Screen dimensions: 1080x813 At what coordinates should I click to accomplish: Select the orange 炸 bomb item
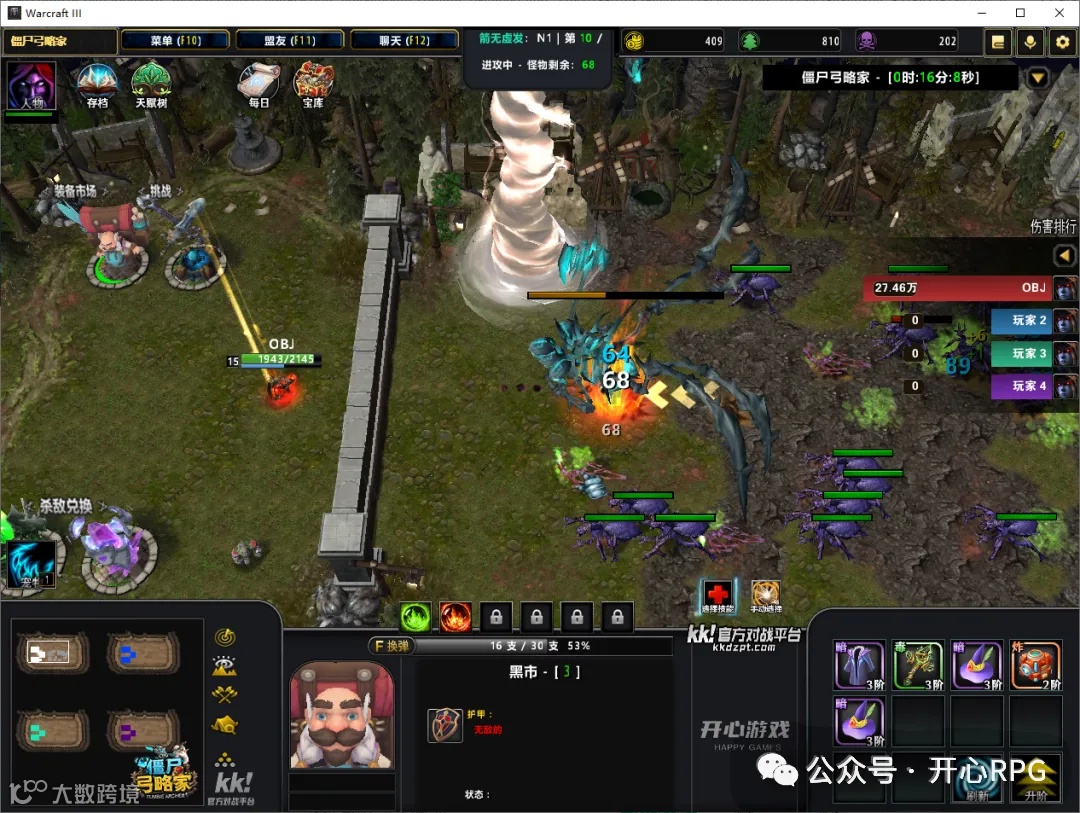1035,666
